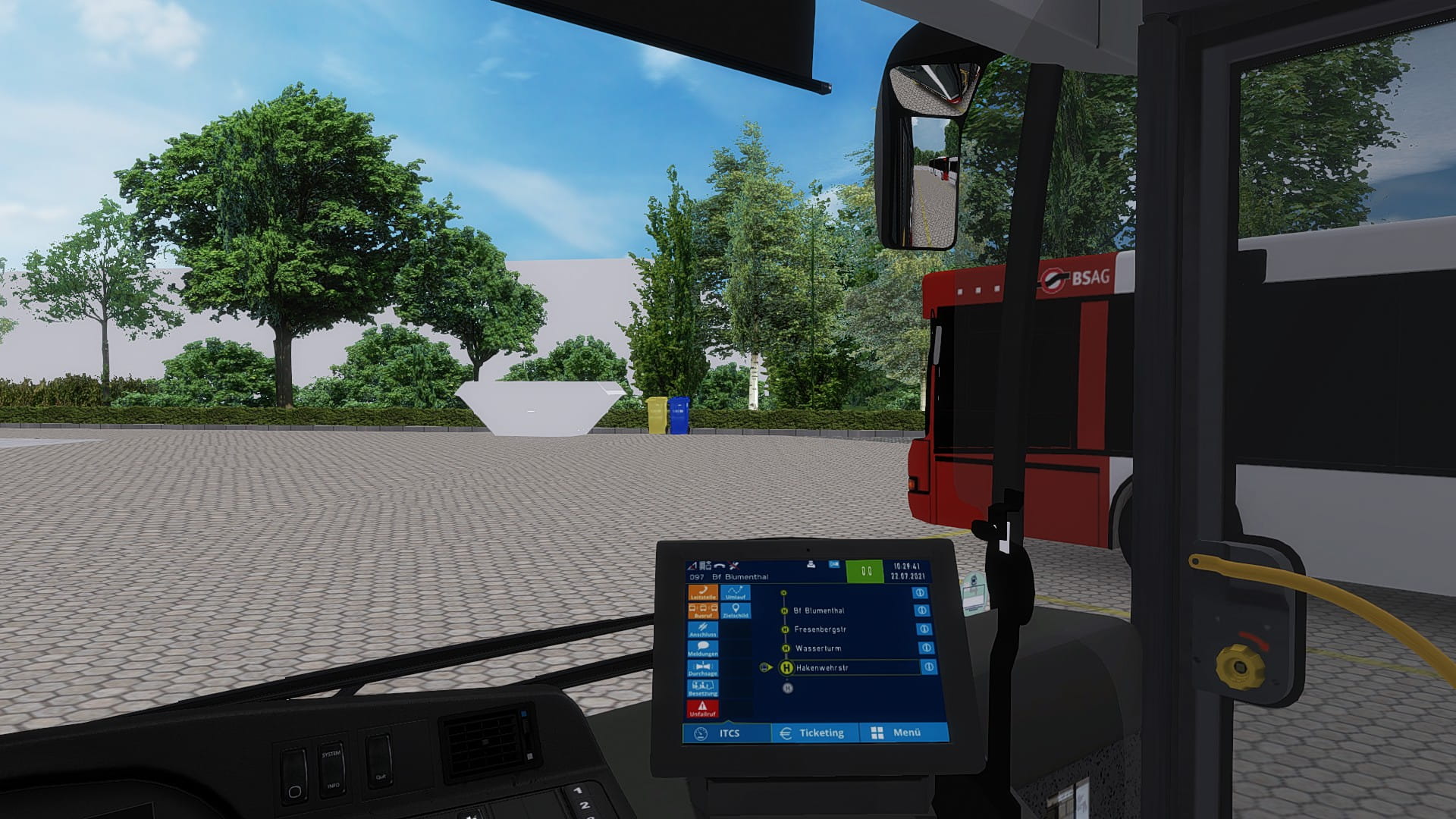1456x819 pixels.
Task: Switch to the ITCS tab
Action: coord(726,733)
